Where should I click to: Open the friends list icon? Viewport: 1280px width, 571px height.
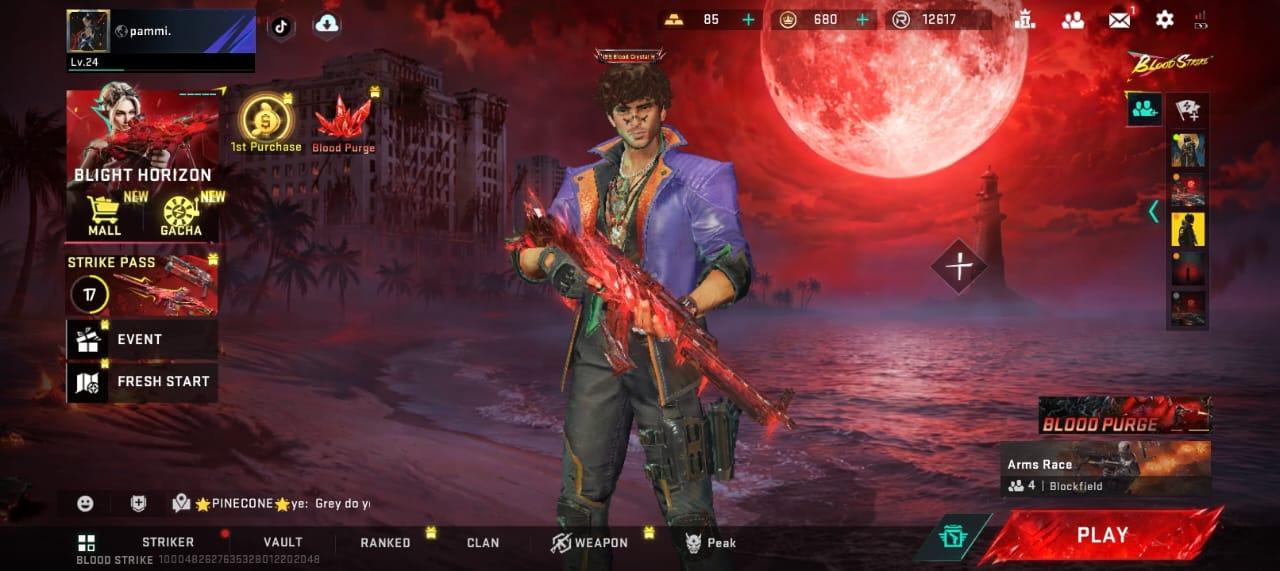click(x=1073, y=19)
